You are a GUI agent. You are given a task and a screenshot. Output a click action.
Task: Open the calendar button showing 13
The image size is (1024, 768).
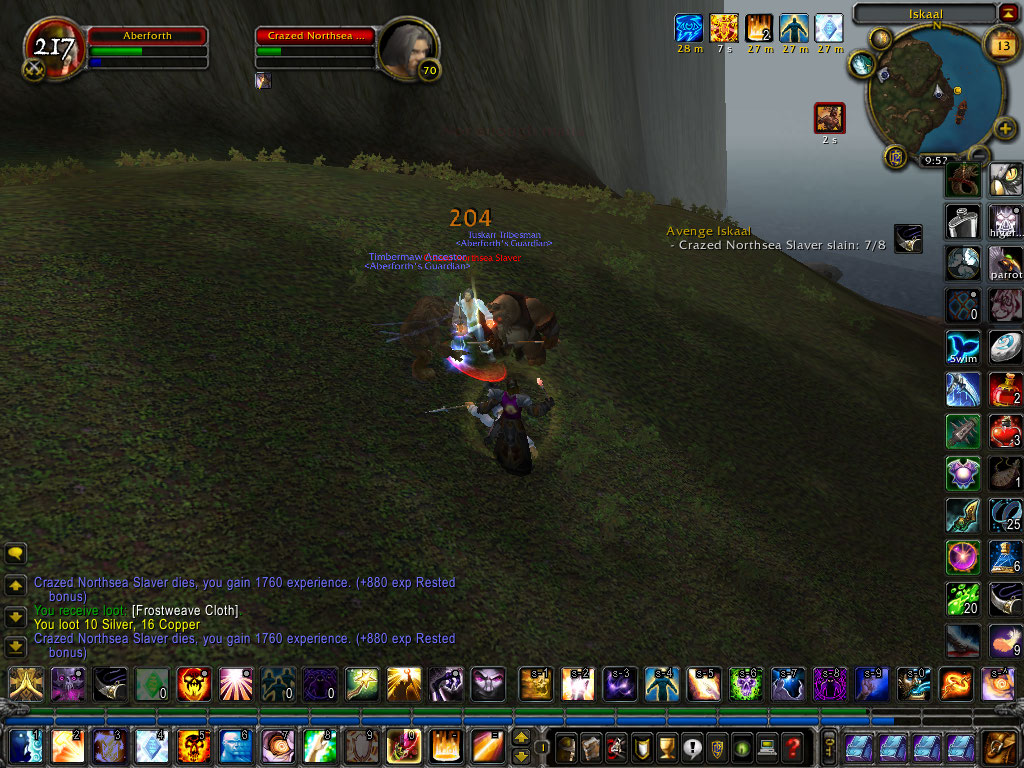1001,44
